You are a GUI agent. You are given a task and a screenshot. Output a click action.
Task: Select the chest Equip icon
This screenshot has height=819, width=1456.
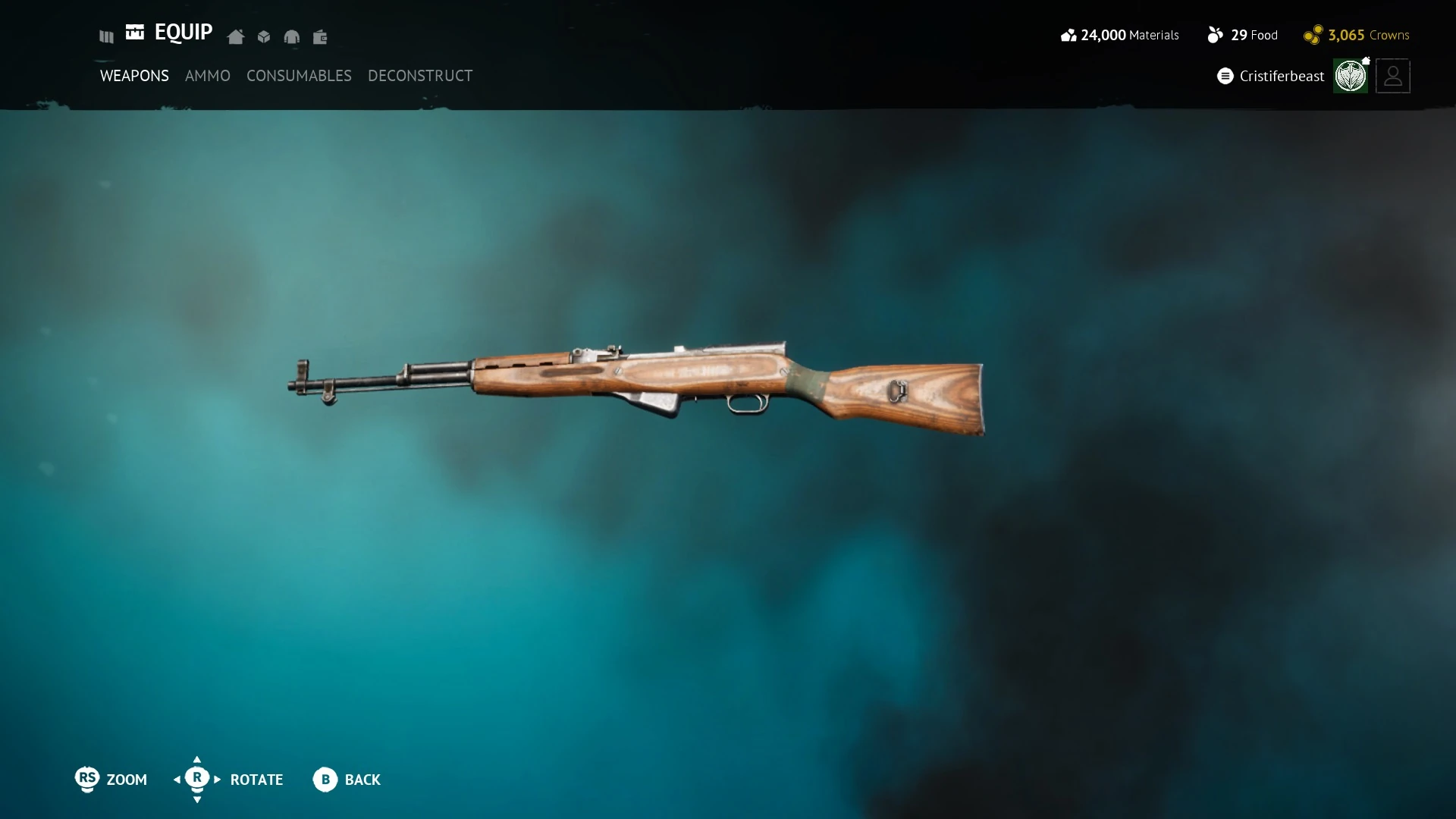point(135,33)
